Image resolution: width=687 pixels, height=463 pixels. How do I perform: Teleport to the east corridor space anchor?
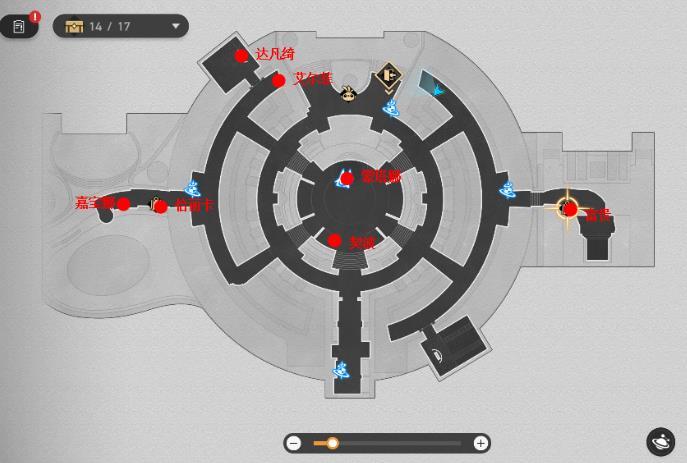[x=508, y=188]
